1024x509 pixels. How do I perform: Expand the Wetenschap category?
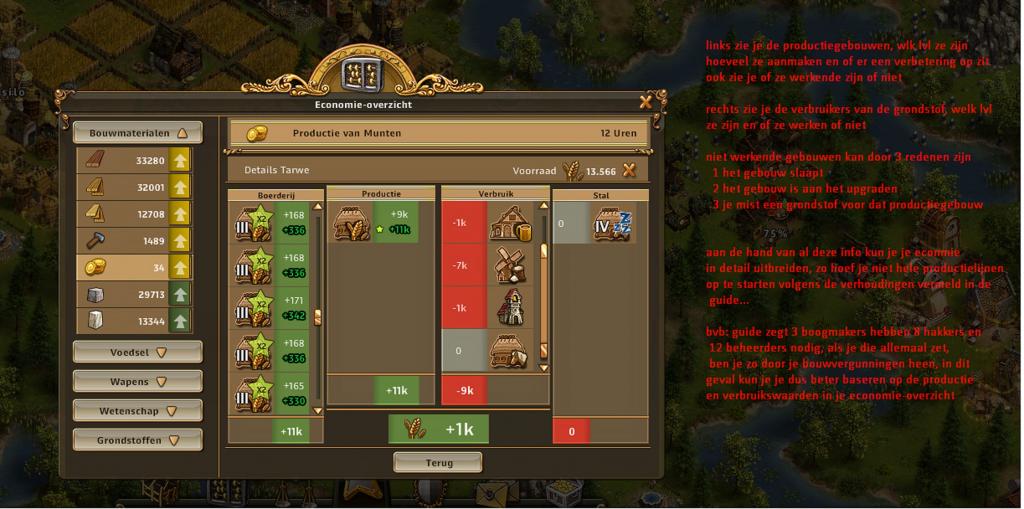[x=137, y=410]
